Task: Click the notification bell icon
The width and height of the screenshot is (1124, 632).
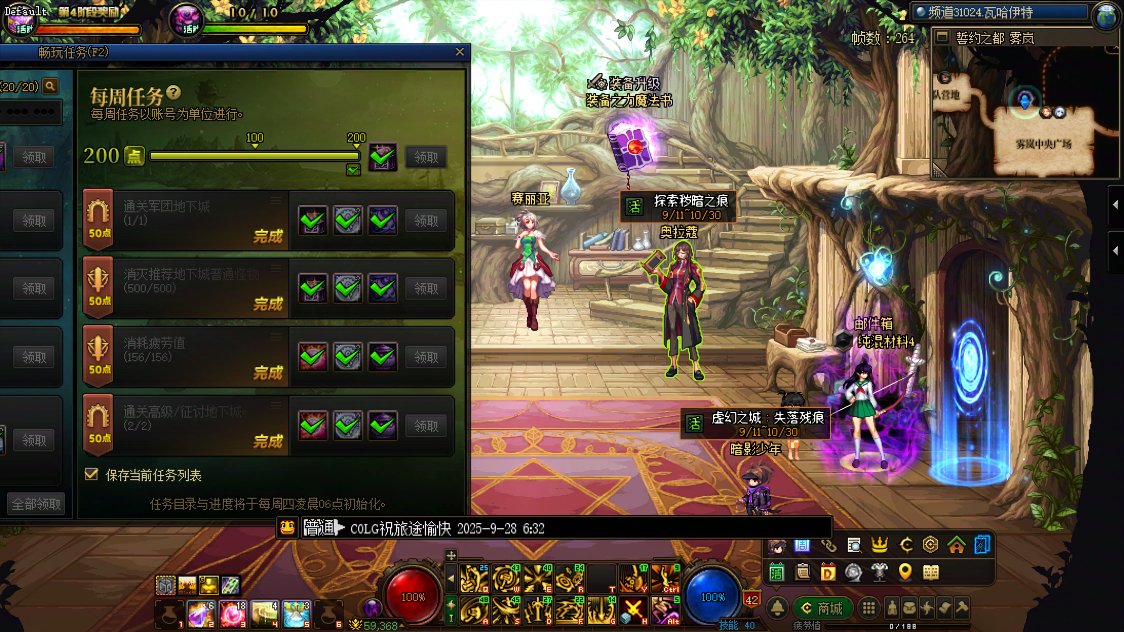Action: coord(777,608)
